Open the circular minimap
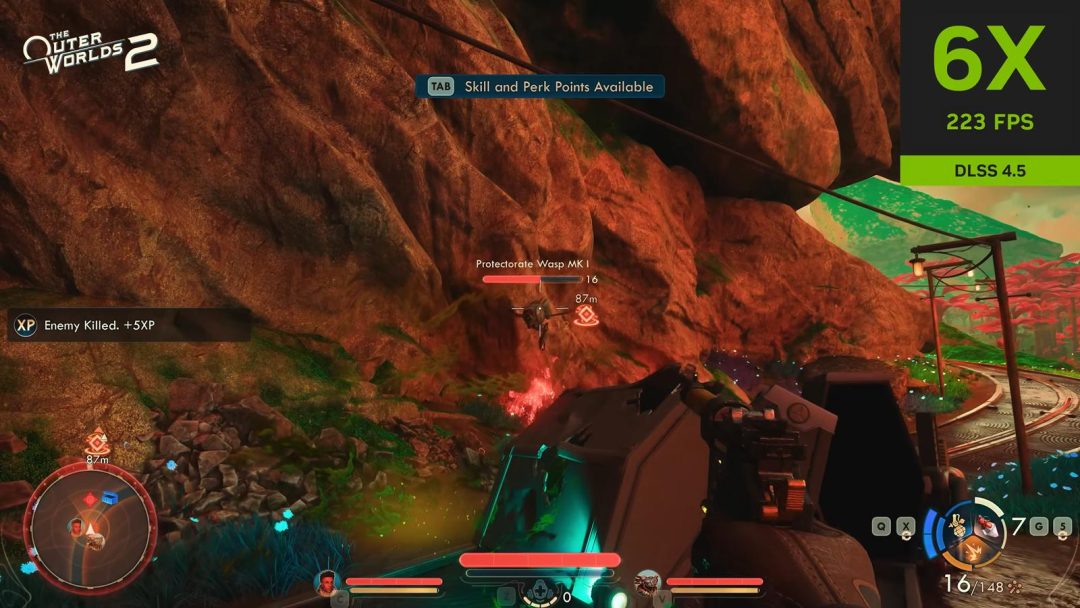Viewport: 1080px width, 608px height. pos(90,528)
